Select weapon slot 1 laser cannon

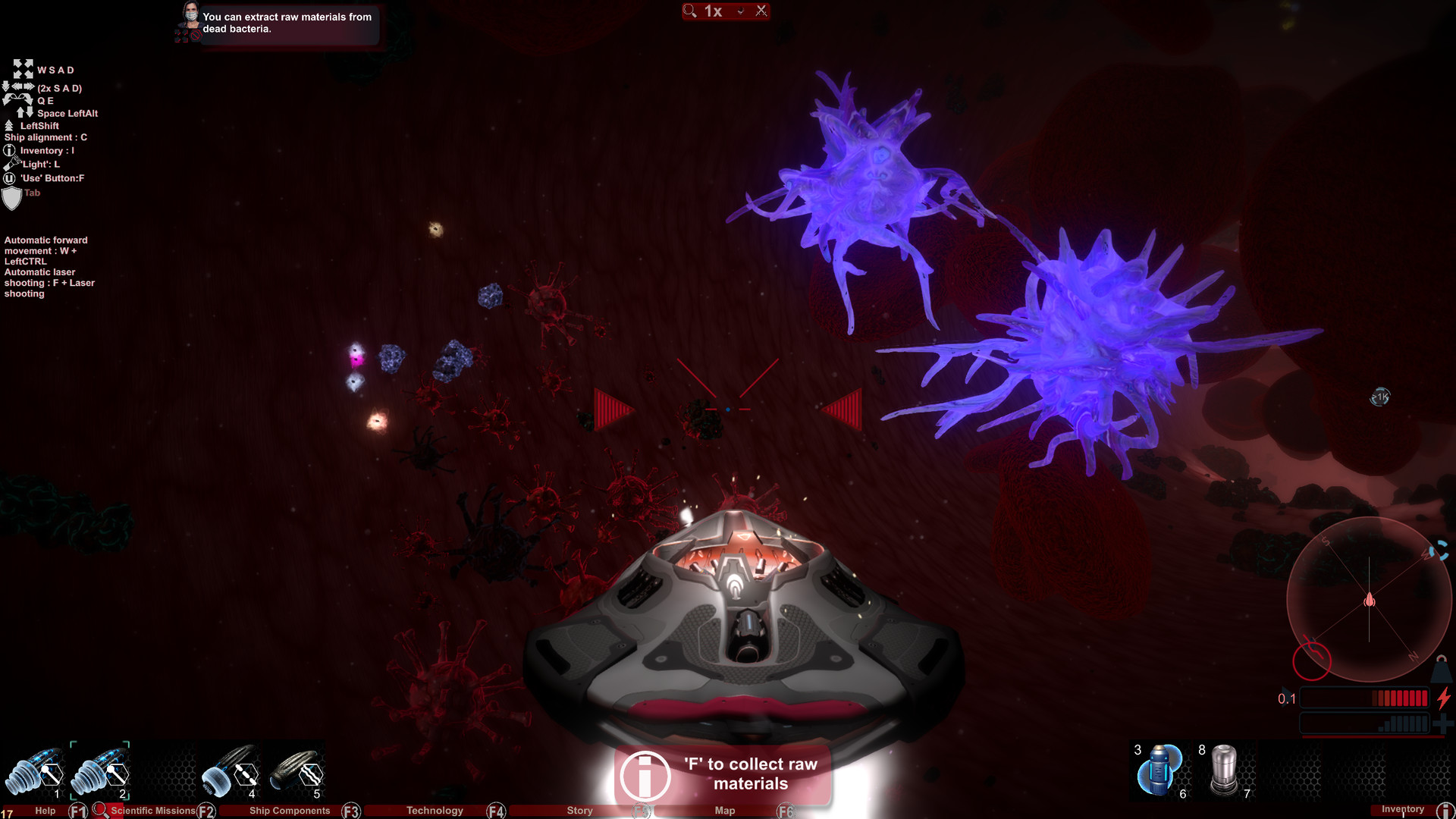click(36, 773)
